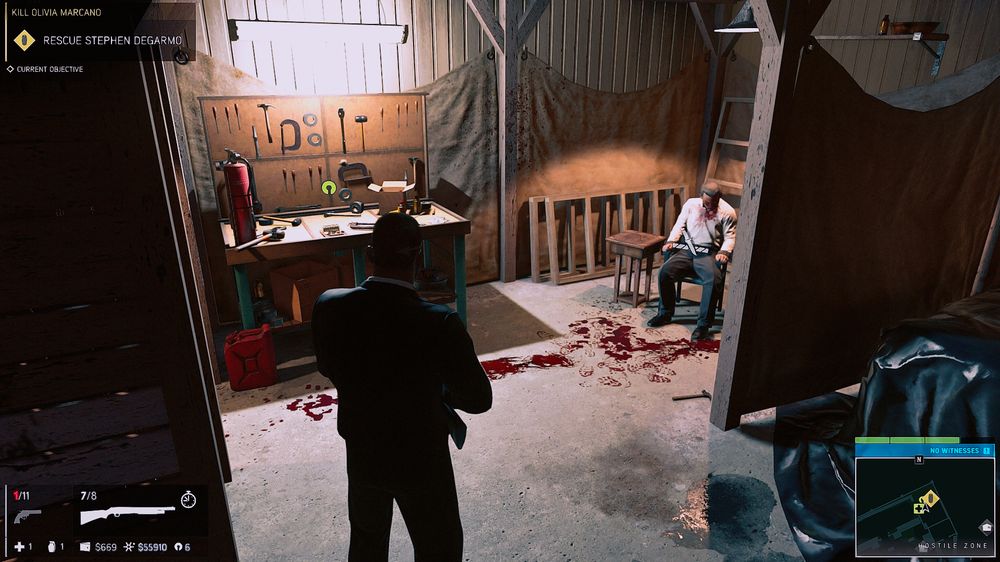
Task: Click the yellow objective marker on the minimap
Action: [931, 497]
